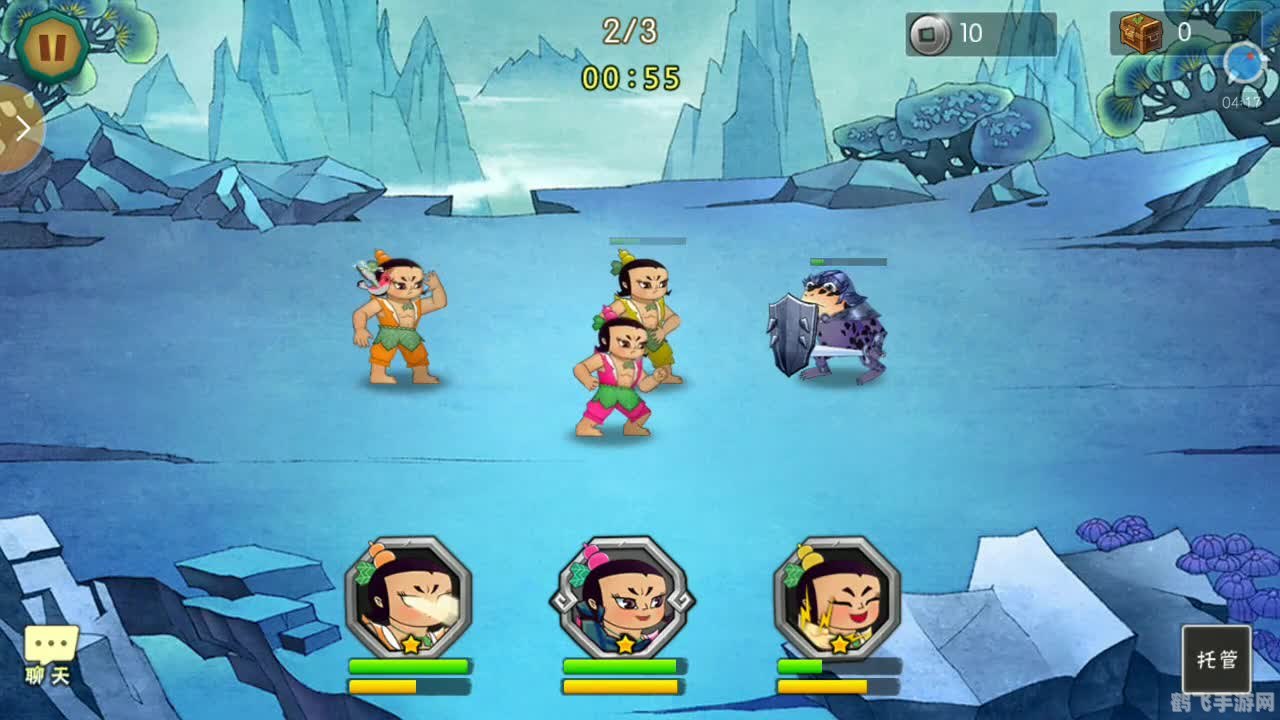Select the pink gourd brother's portrait
Viewport: 1280px width, 720px height.
622,598
